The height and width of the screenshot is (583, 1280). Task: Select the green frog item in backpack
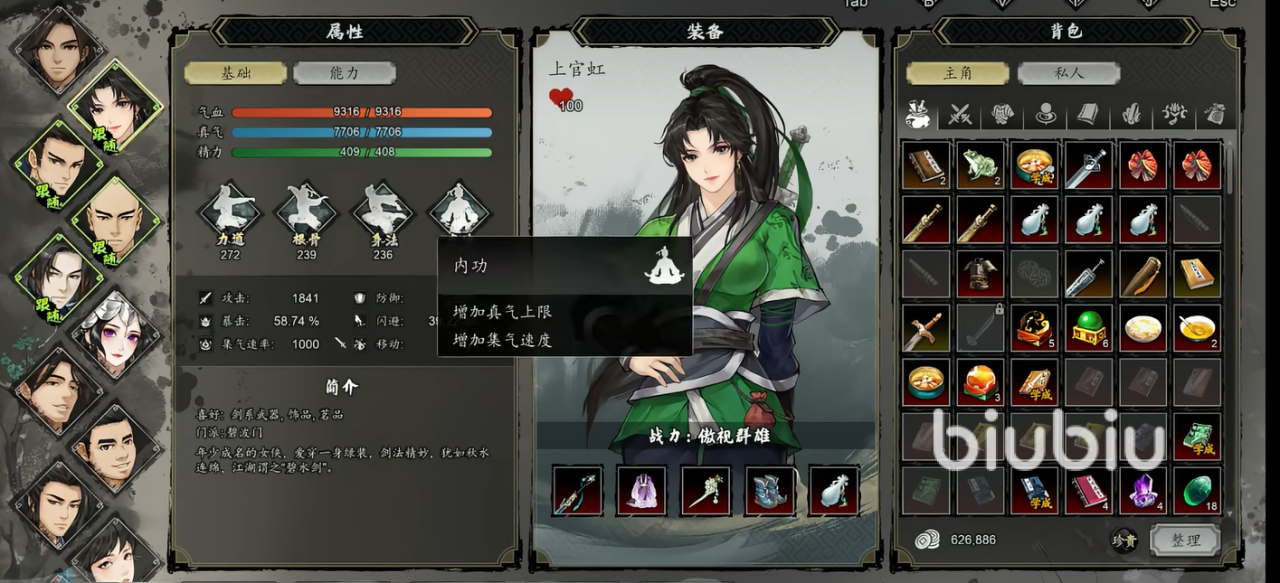point(980,165)
